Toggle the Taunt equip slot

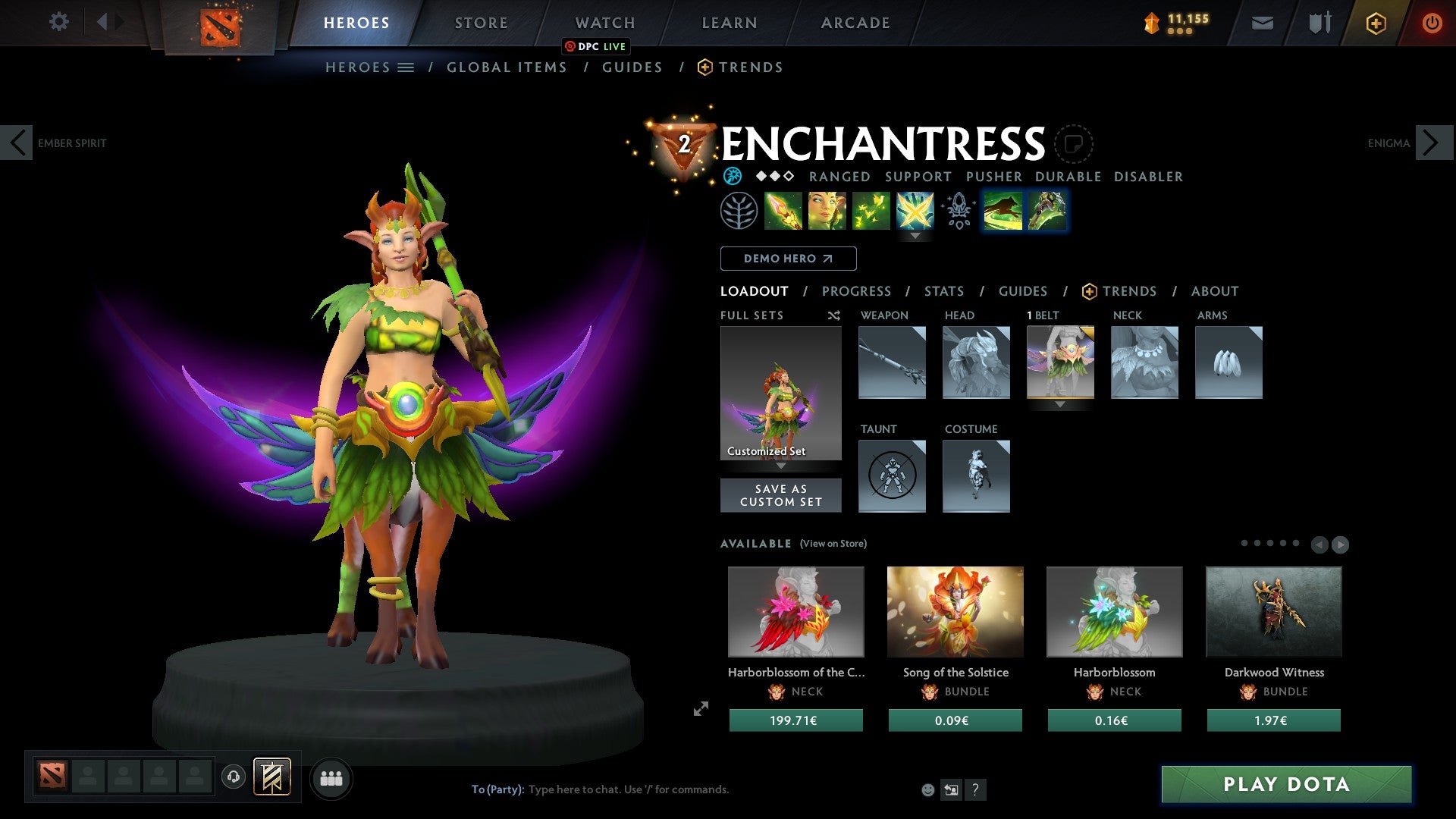892,476
